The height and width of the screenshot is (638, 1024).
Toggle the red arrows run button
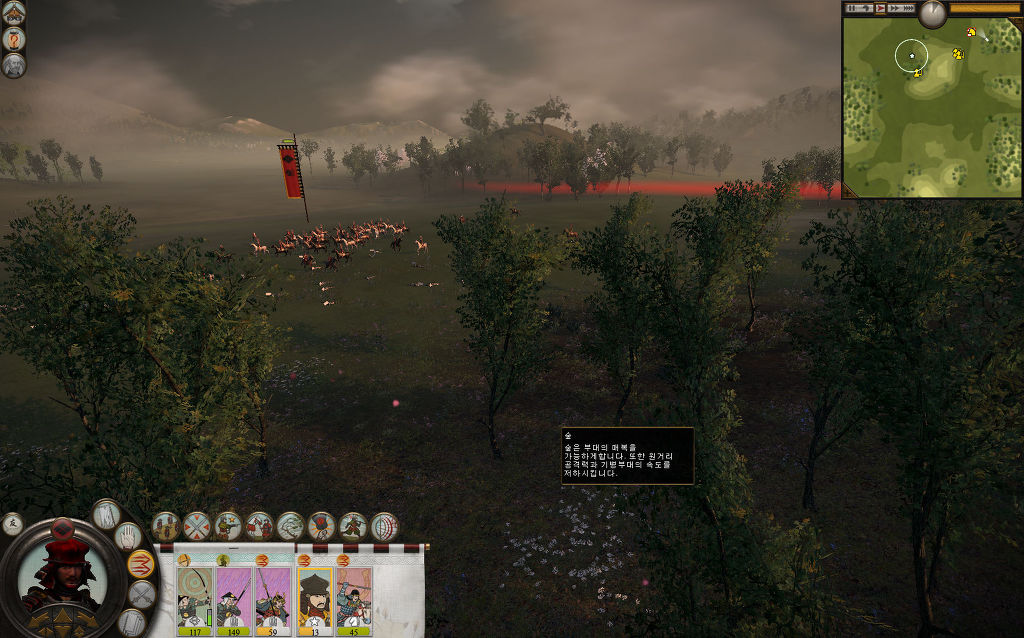click(141, 564)
